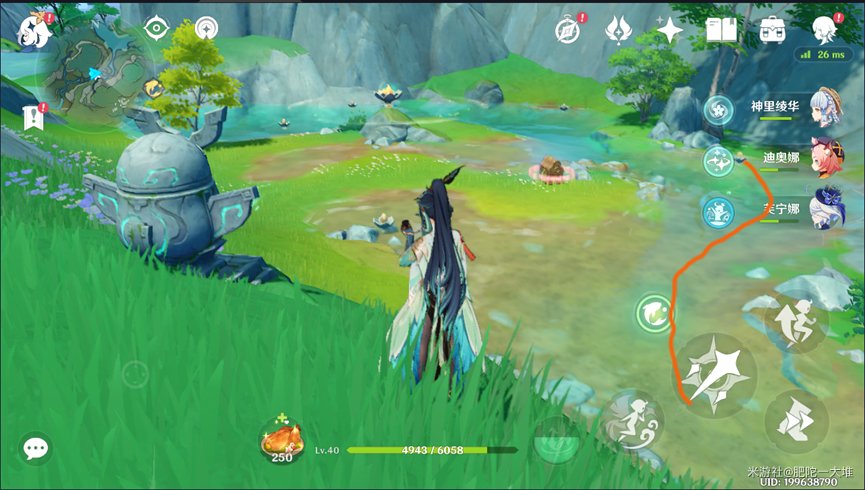Use the roast chicken food shortcut
This screenshot has height=490, width=865.
282,438
